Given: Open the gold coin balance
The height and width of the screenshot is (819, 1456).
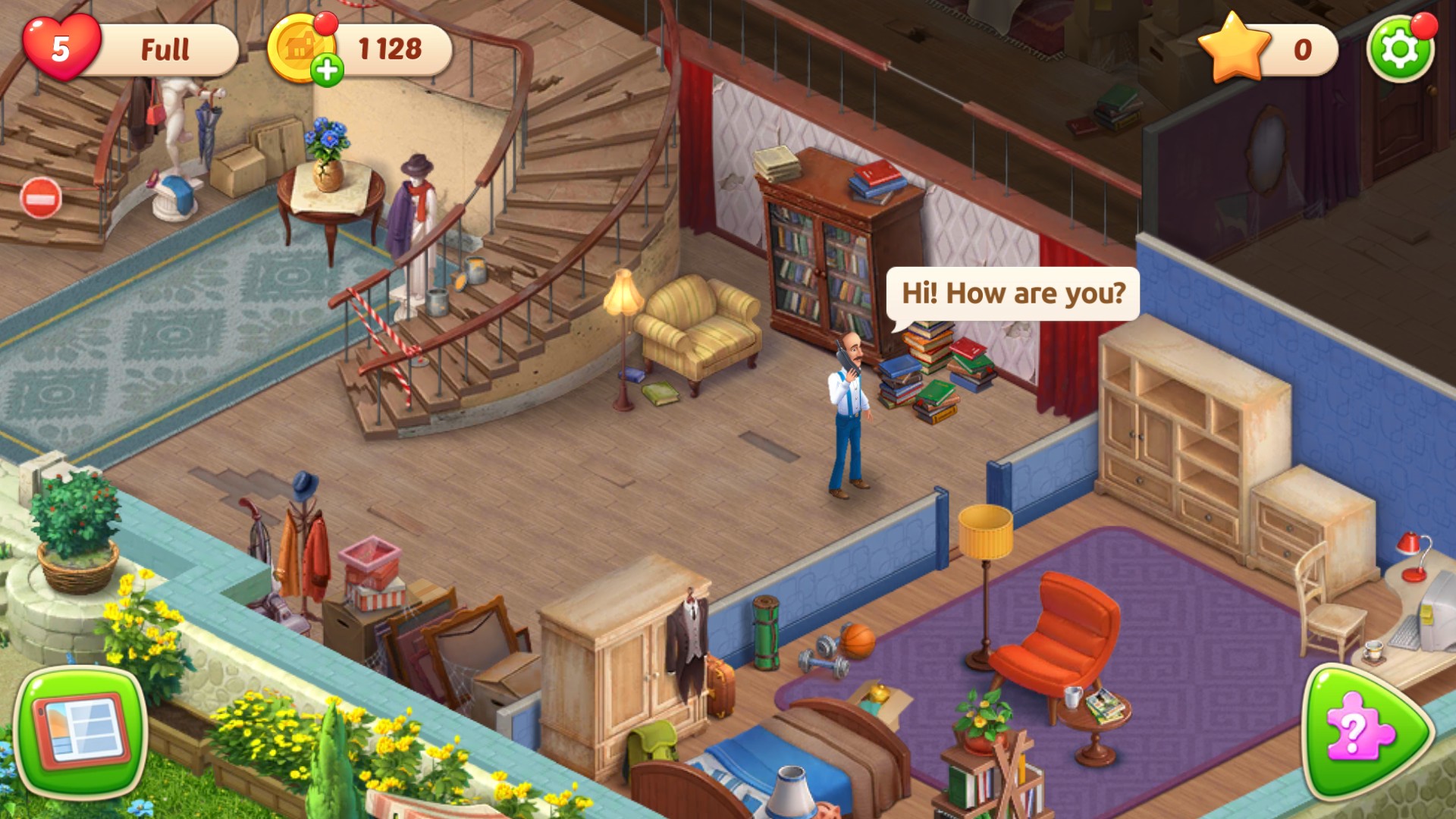Looking at the screenshot, I should click(389, 50).
